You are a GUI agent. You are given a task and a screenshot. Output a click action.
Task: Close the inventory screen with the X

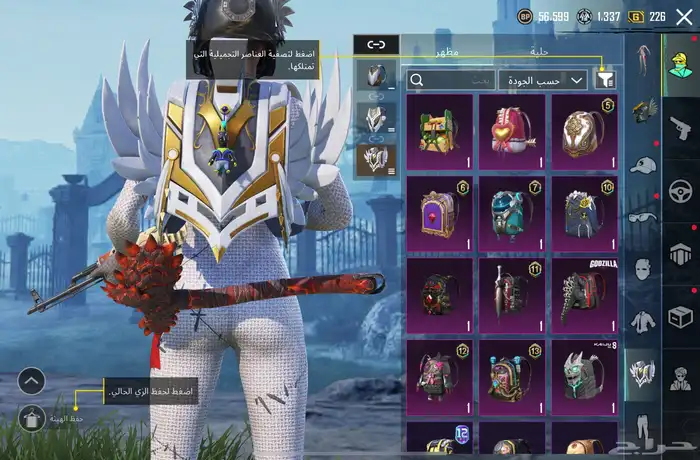684,17
